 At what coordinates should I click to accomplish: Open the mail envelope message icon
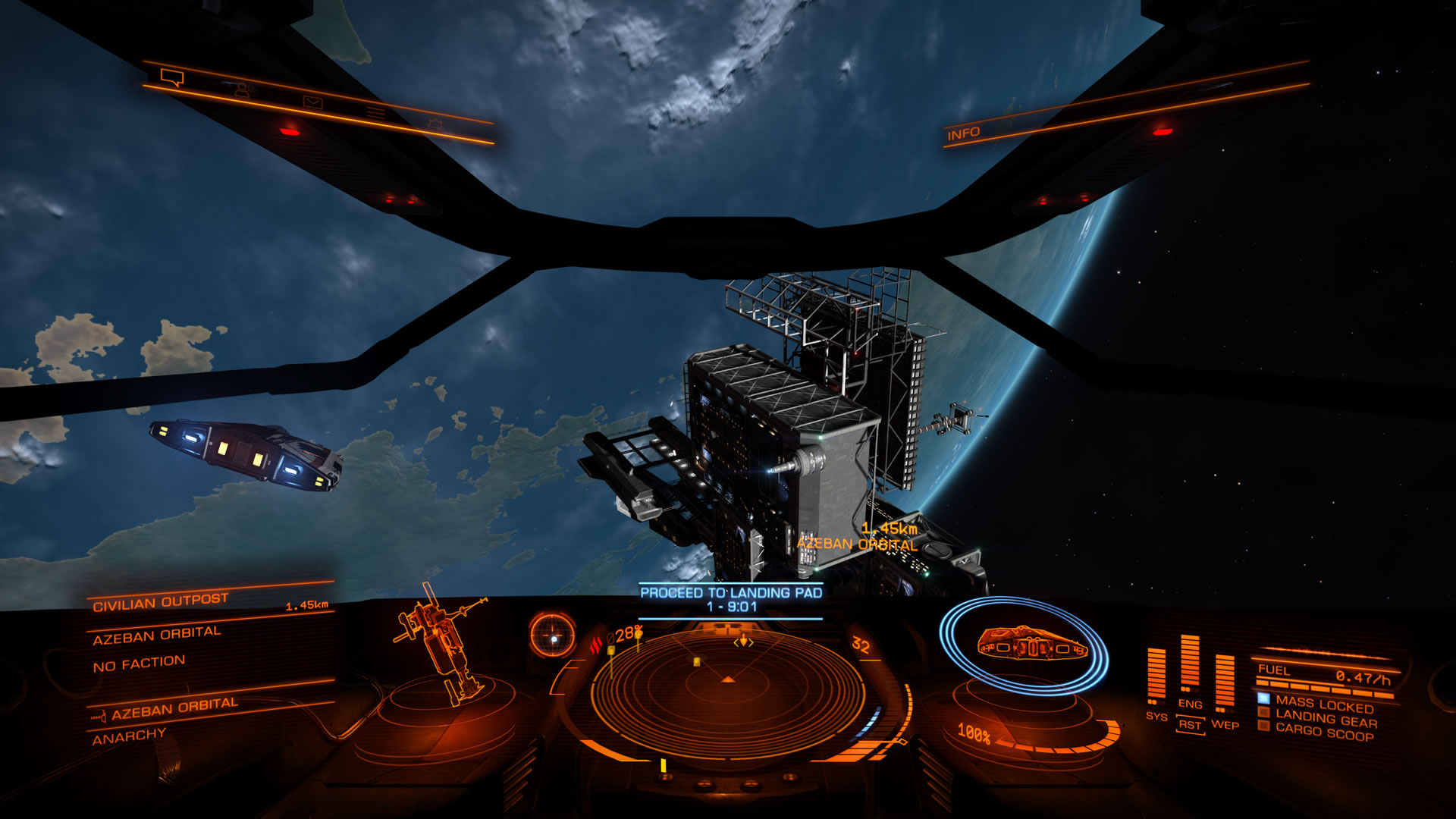click(312, 100)
